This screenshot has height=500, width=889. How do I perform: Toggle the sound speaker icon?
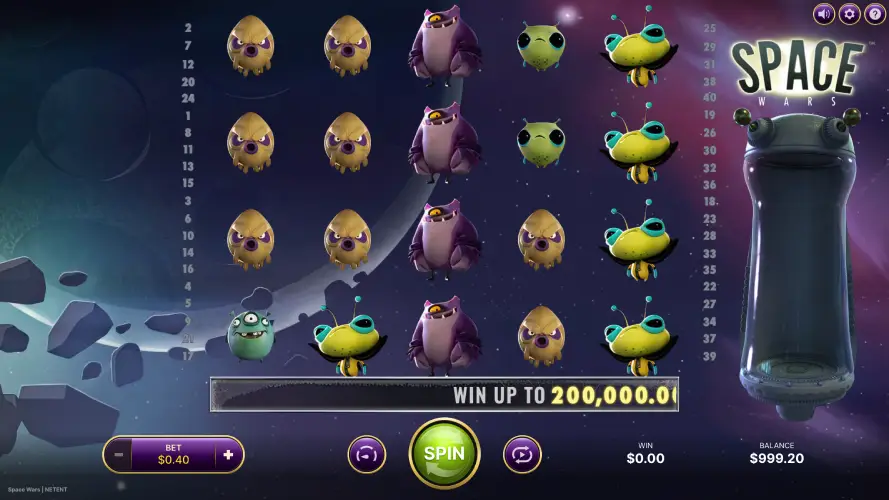point(824,14)
